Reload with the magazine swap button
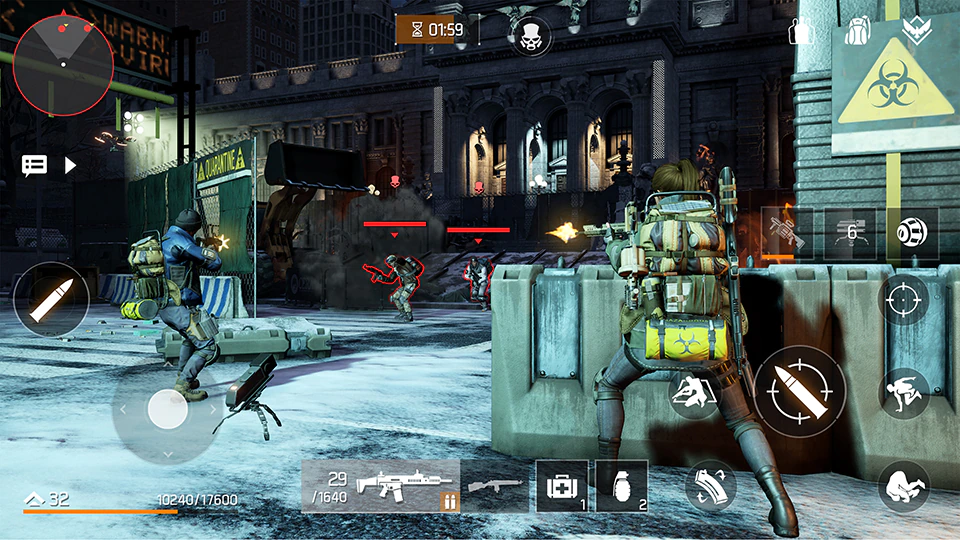The width and height of the screenshot is (960, 540). 711,487
